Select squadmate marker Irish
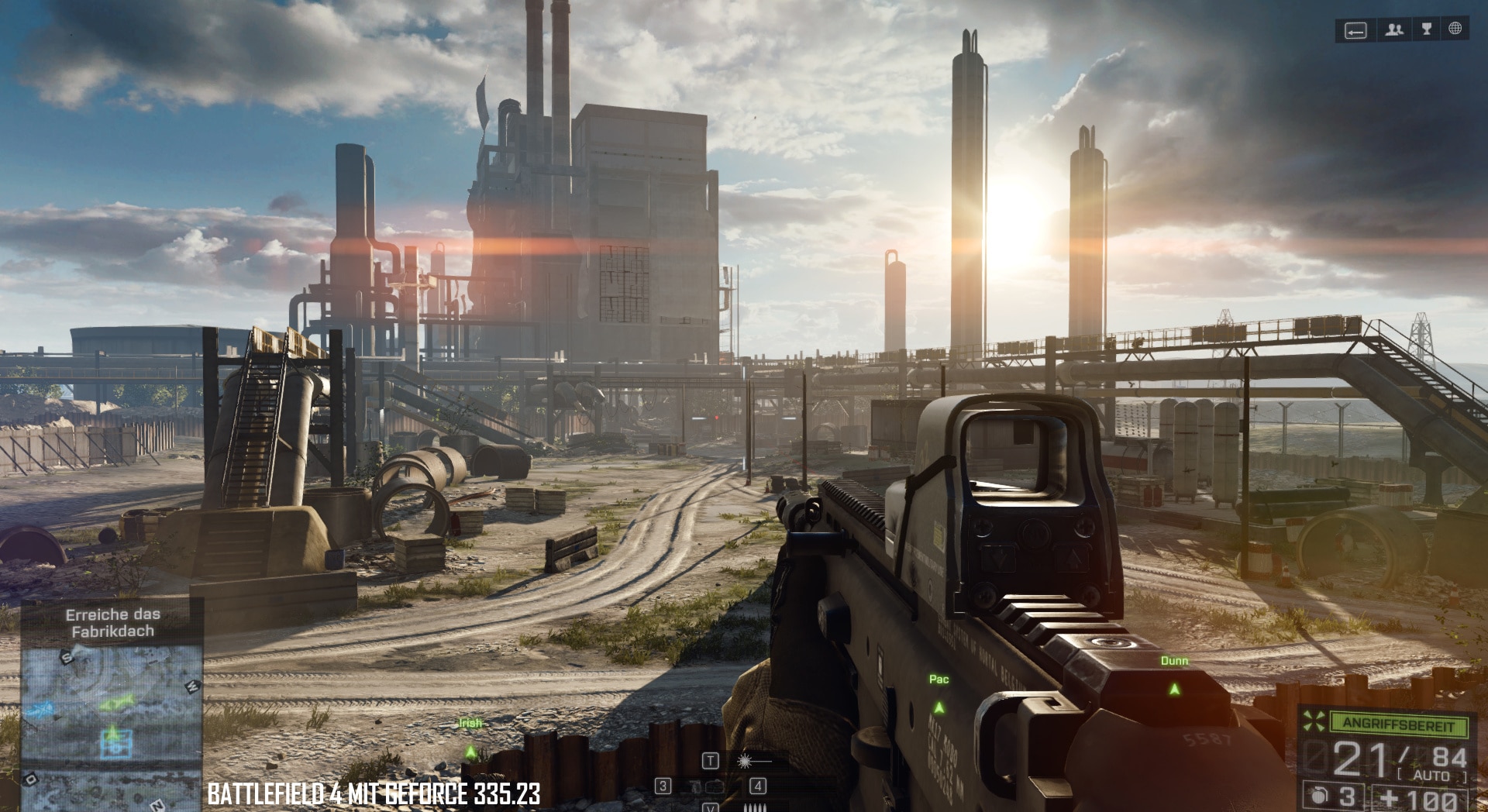This screenshot has width=1488, height=812. [470, 752]
